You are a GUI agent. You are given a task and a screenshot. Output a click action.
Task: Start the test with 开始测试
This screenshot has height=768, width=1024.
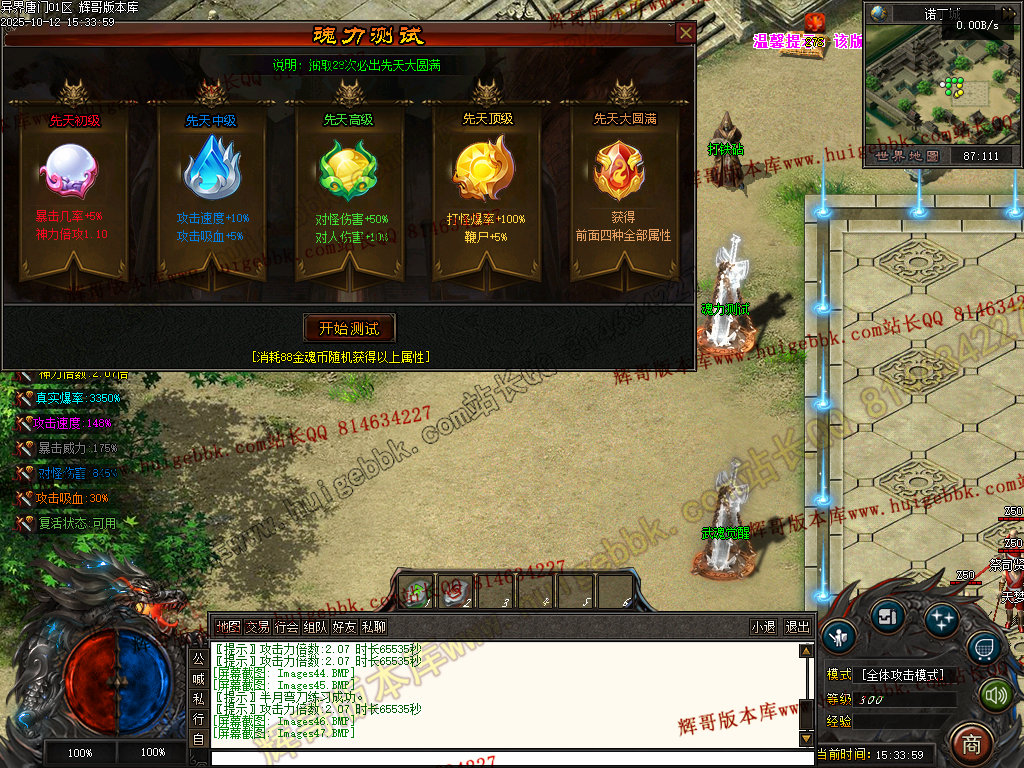pos(349,328)
